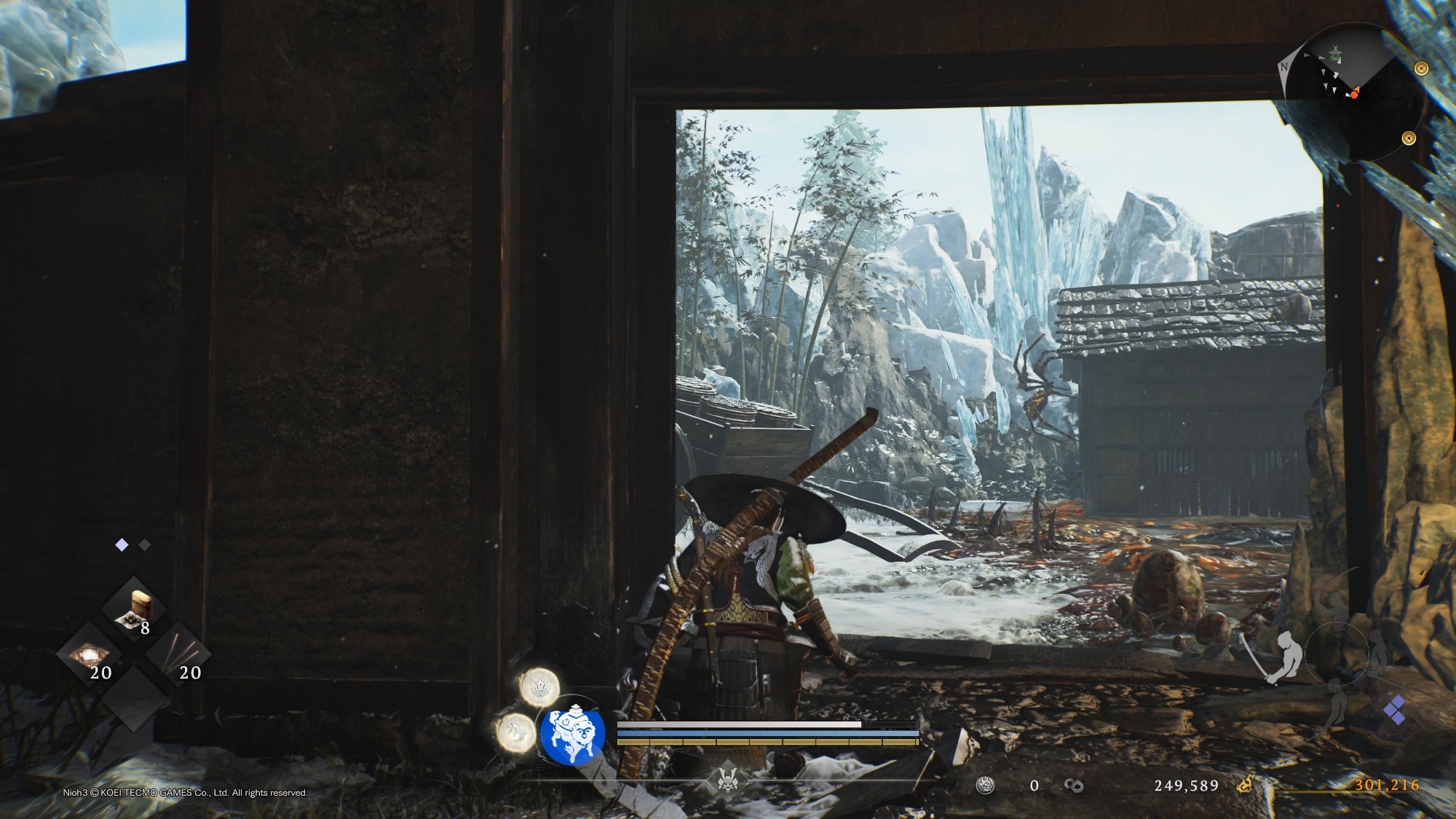Select the green shrine marker on minimap
This screenshot has height=819, width=1456.
pos(1335,53)
